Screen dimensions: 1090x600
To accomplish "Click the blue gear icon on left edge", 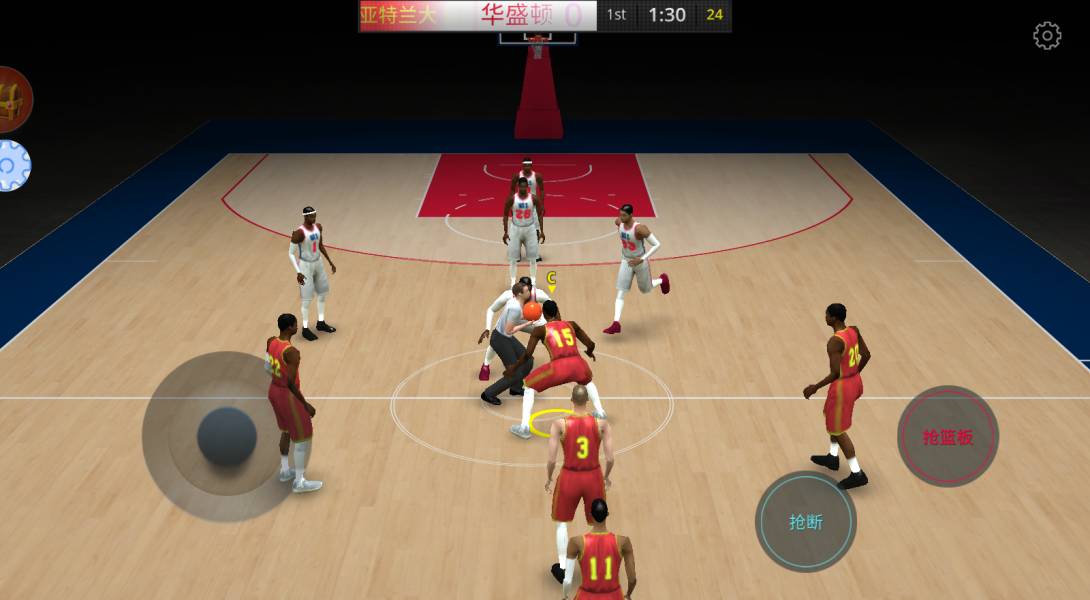I will 11,166.
